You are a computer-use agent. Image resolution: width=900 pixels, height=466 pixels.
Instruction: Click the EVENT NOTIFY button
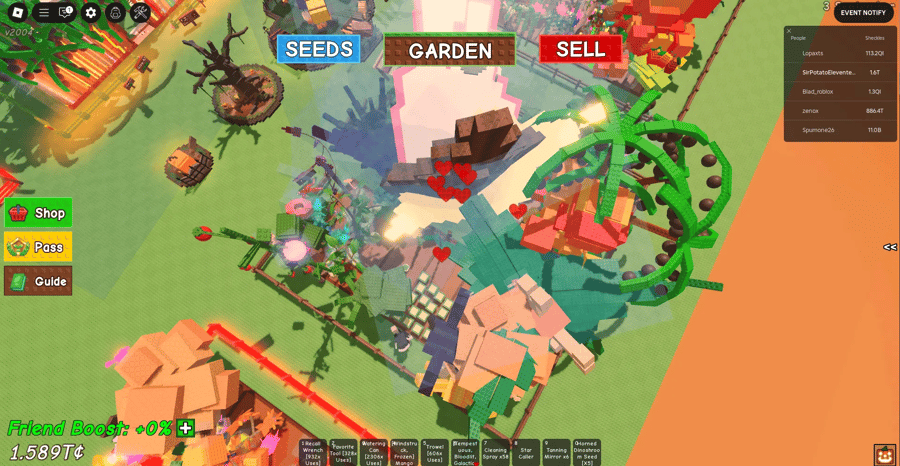863,12
